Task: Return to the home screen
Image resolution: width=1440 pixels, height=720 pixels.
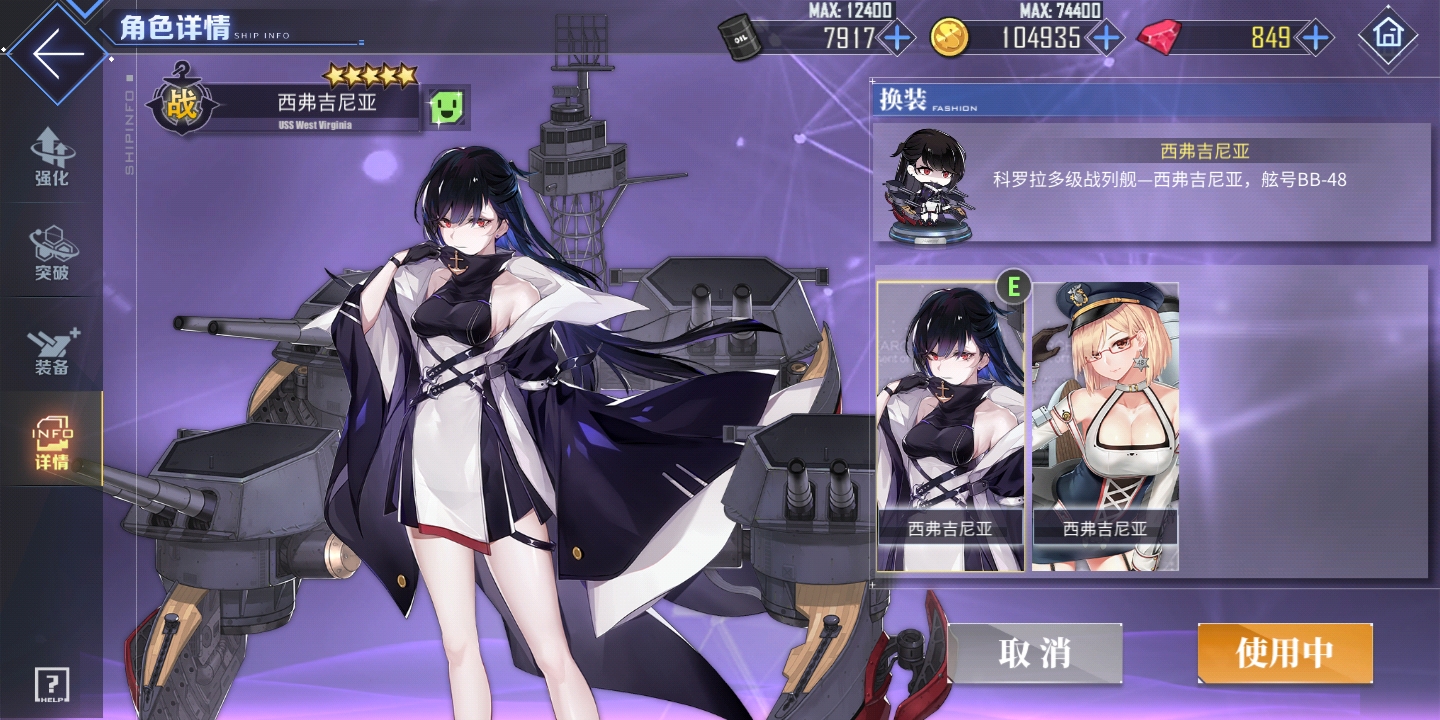Action: [x=1388, y=36]
